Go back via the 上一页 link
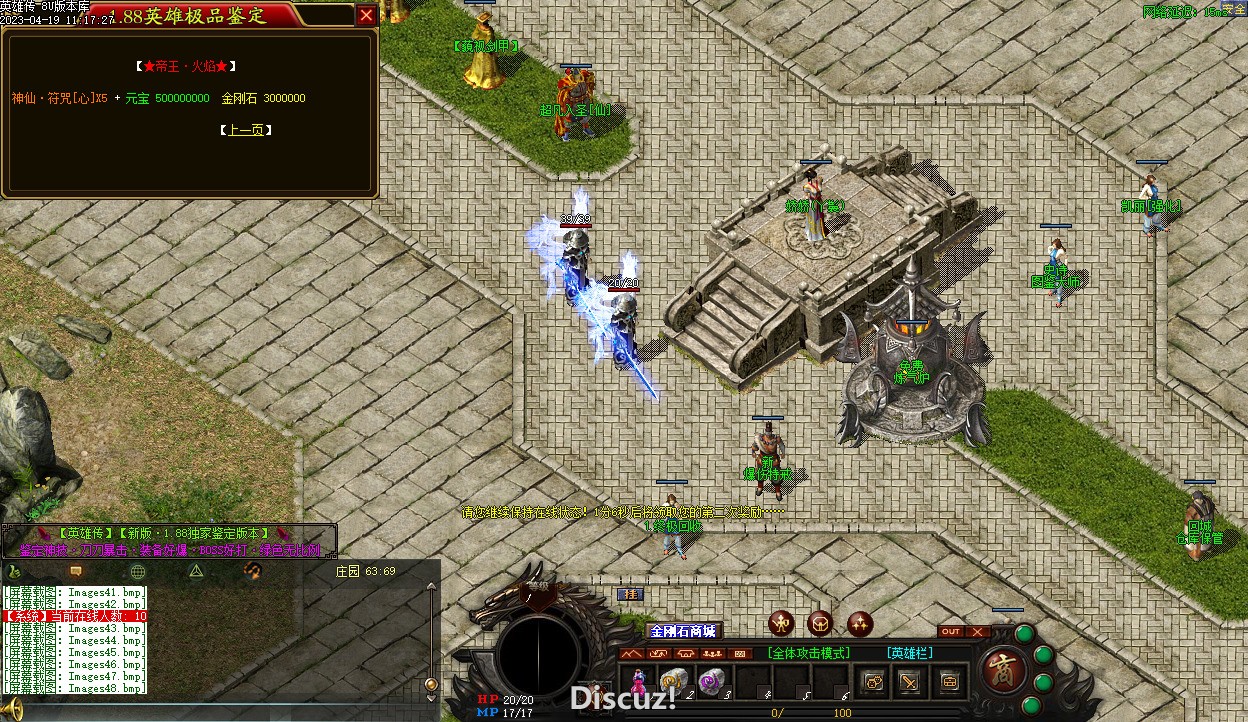 tap(246, 130)
